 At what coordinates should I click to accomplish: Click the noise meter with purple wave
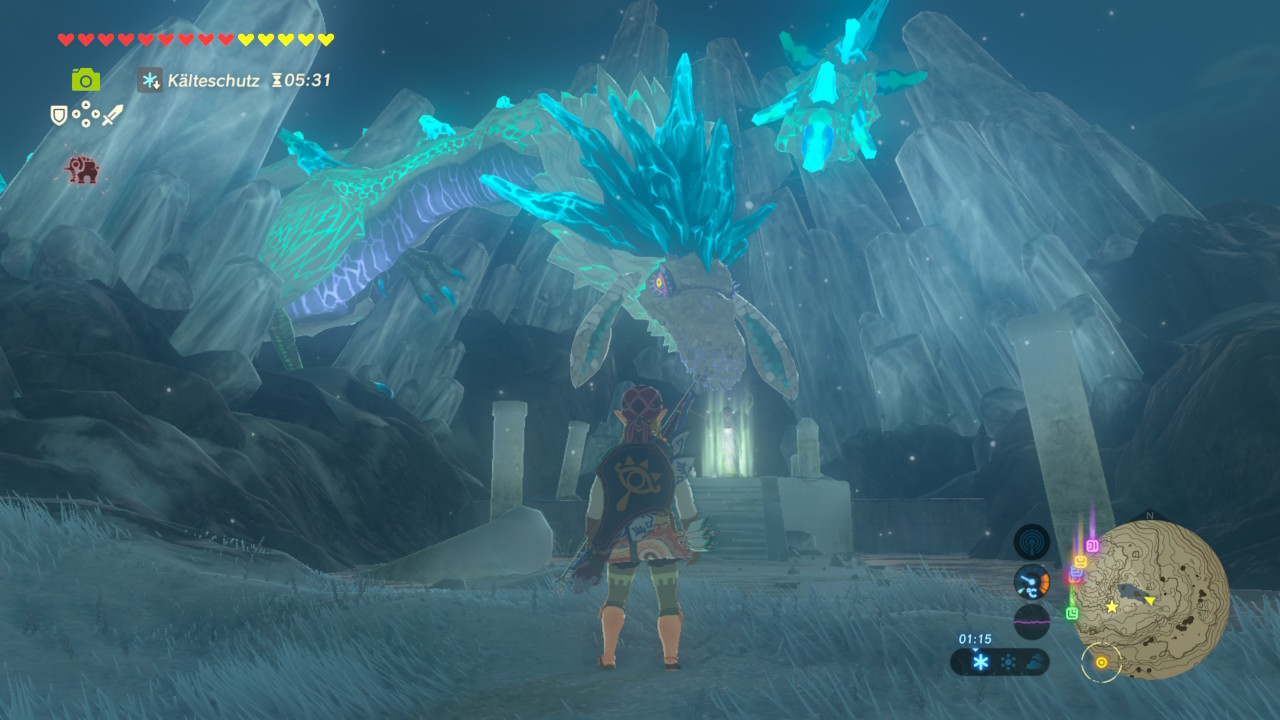click(x=1031, y=621)
